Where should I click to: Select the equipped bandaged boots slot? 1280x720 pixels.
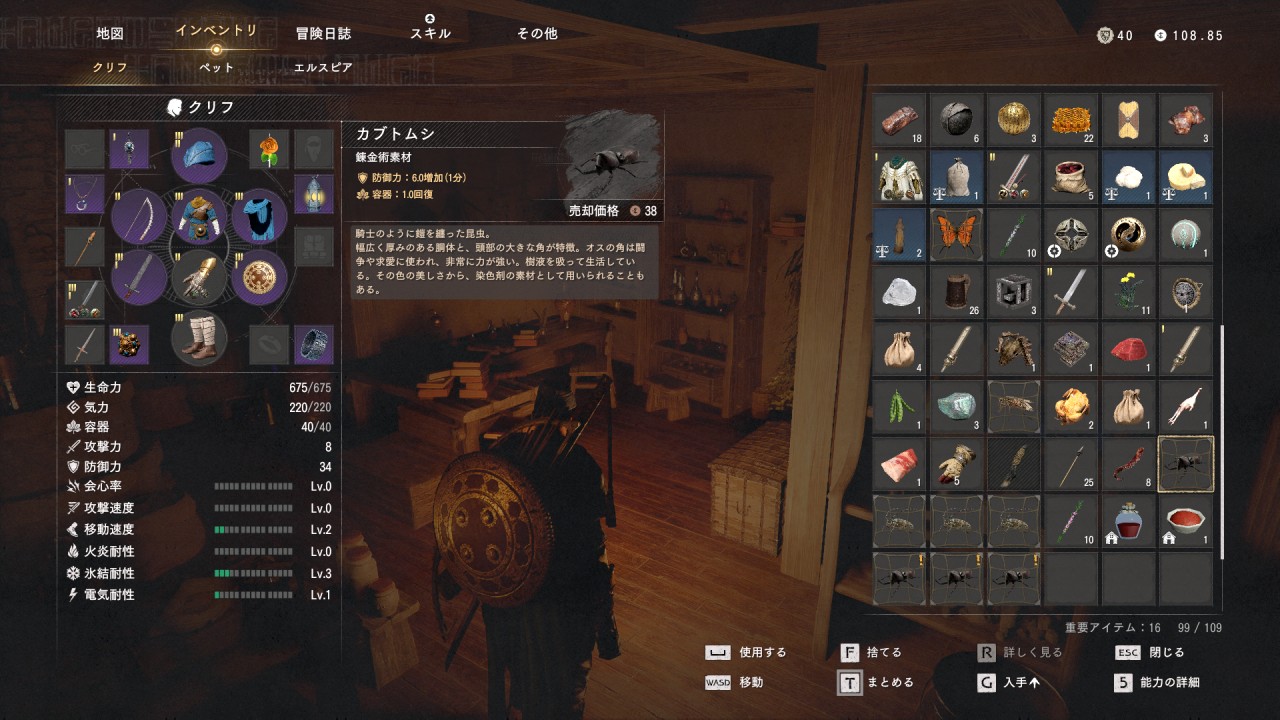point(199,339)
